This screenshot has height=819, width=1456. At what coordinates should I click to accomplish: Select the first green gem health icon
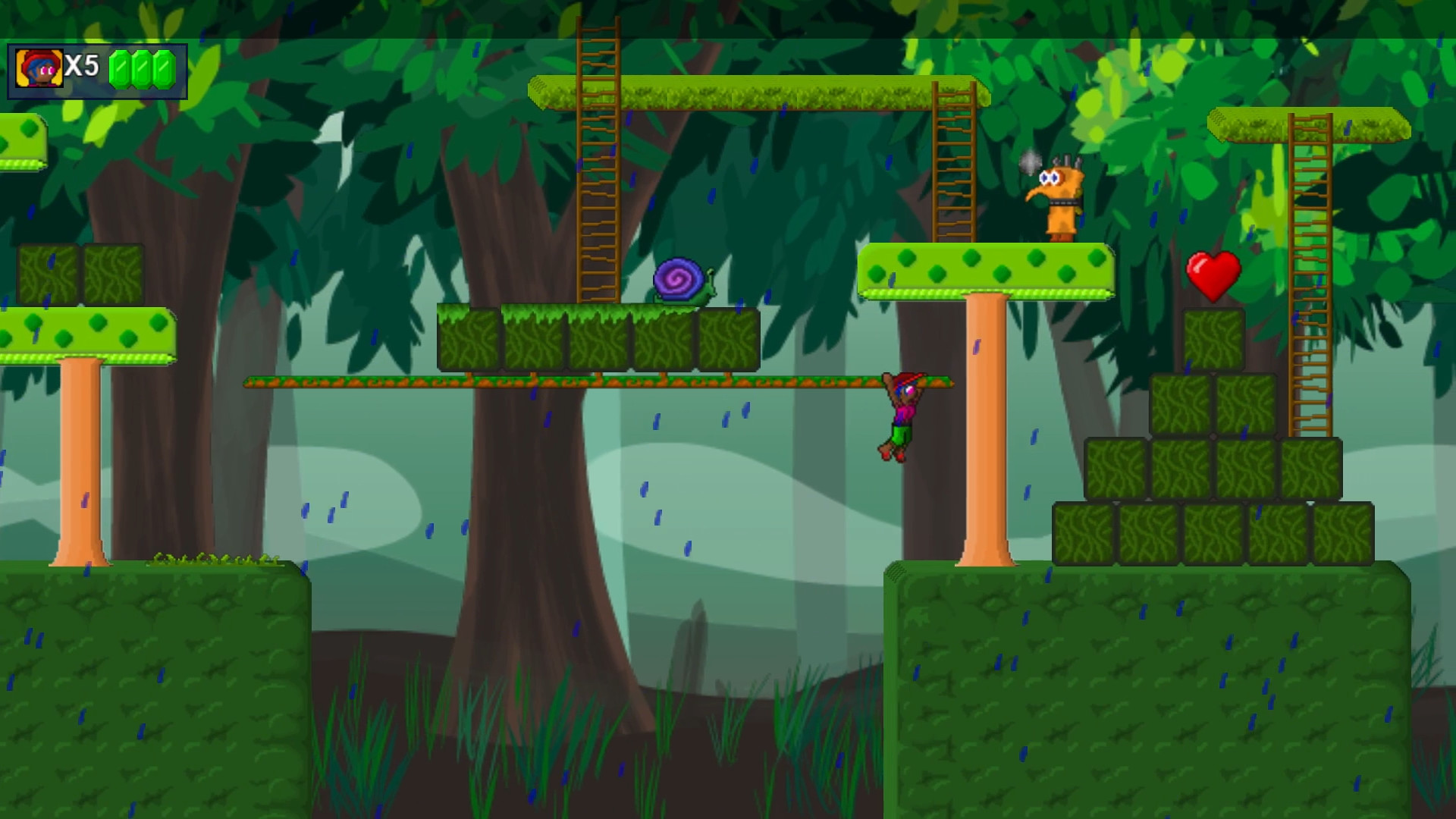(121, 67)
